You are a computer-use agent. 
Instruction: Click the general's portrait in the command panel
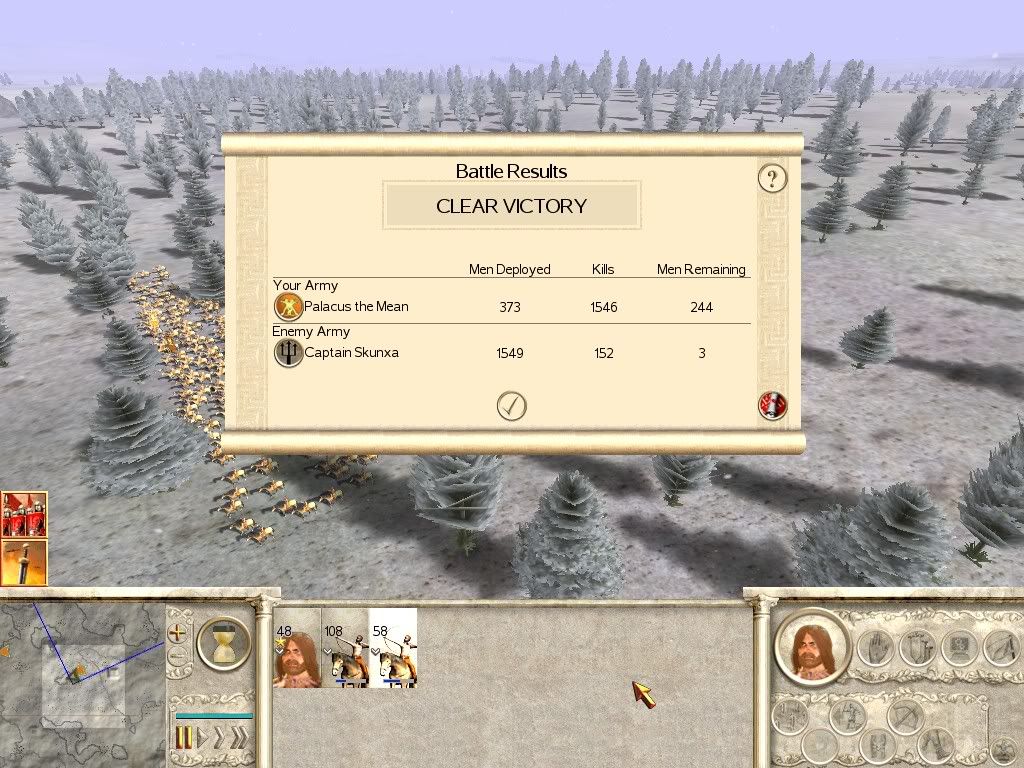click(x=810, y=649)
